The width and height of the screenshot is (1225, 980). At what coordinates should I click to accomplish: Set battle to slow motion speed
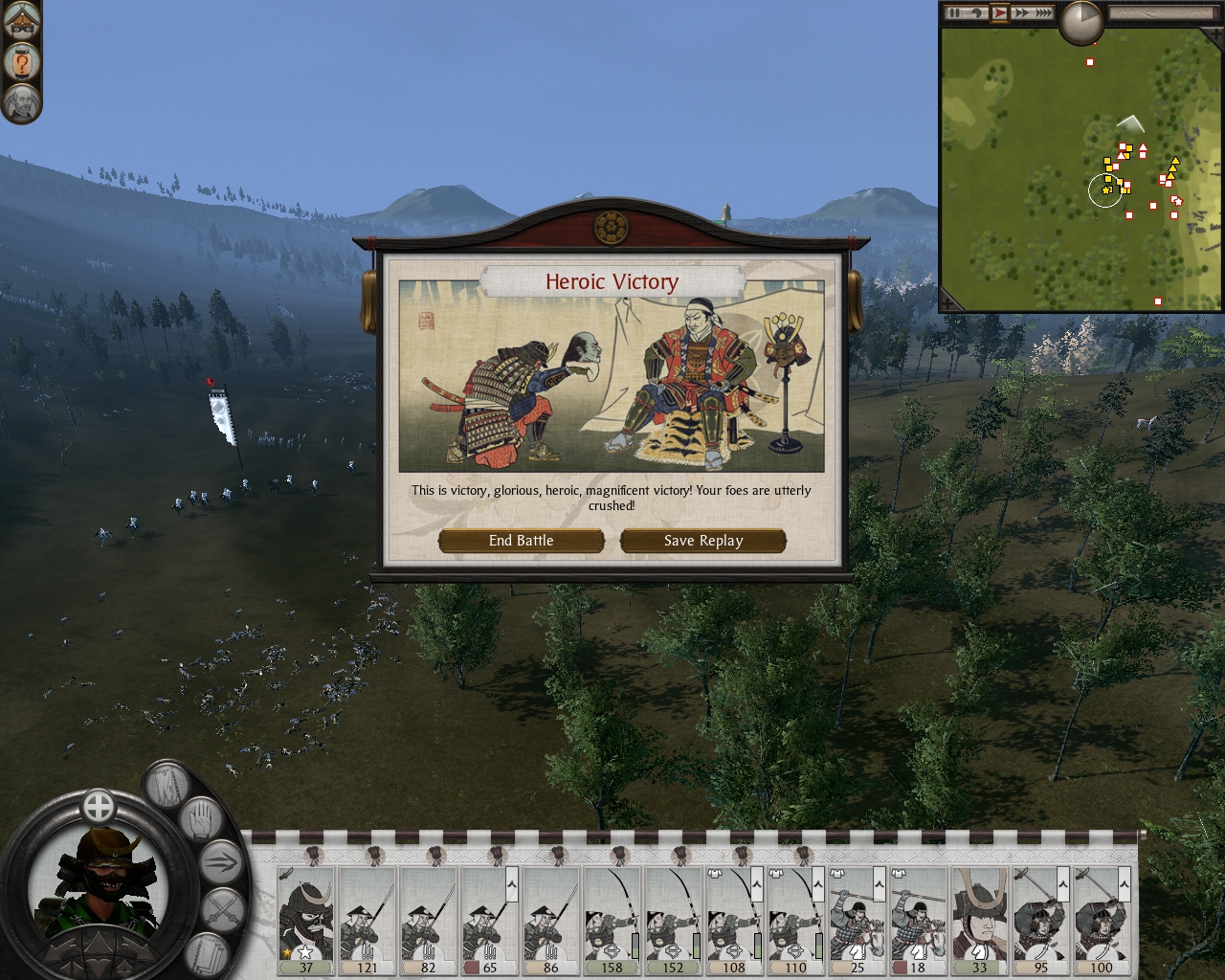pos(977,13)
